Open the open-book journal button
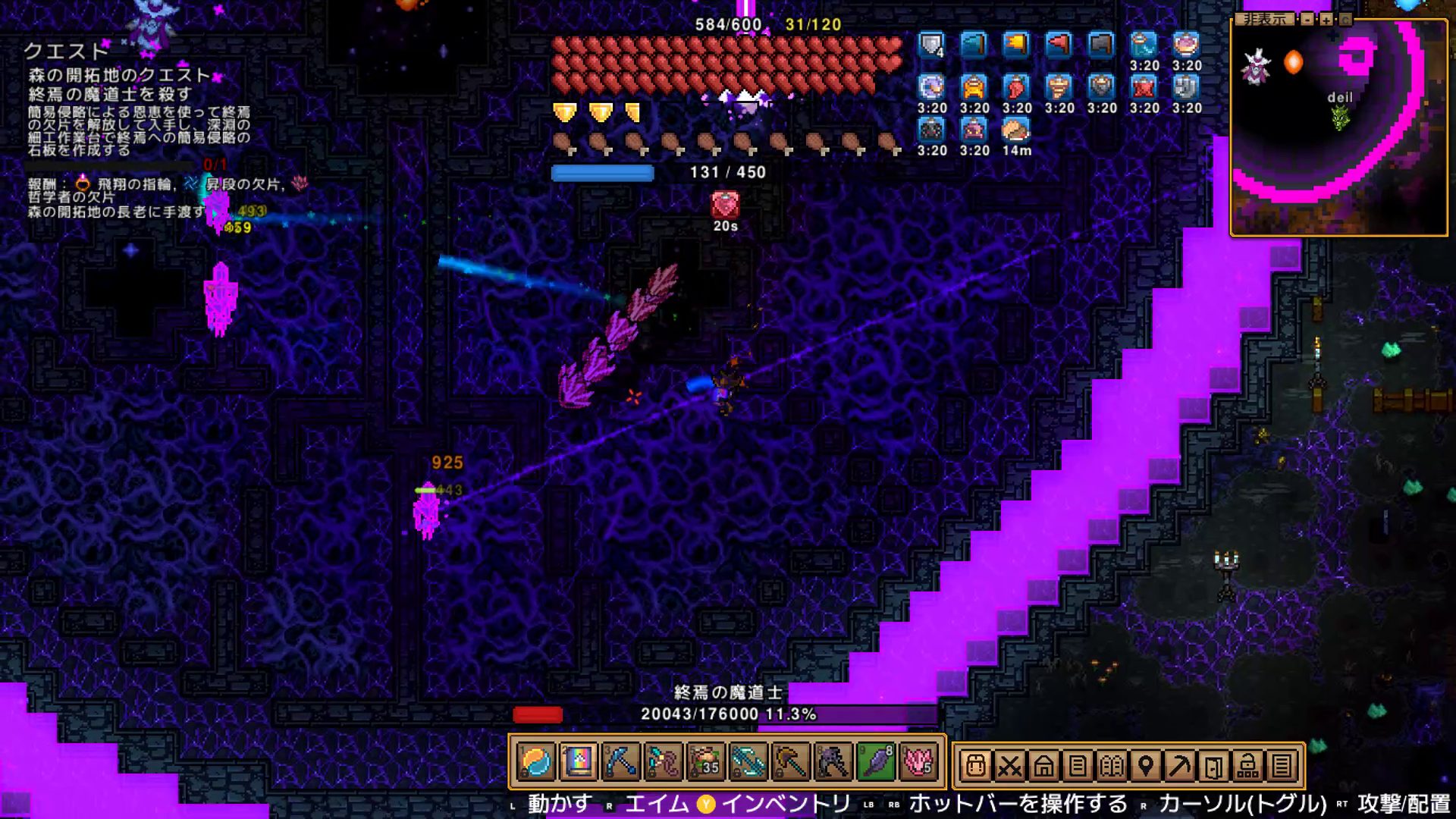Viewport: 1456px width, 819px height. [1112, 767]
